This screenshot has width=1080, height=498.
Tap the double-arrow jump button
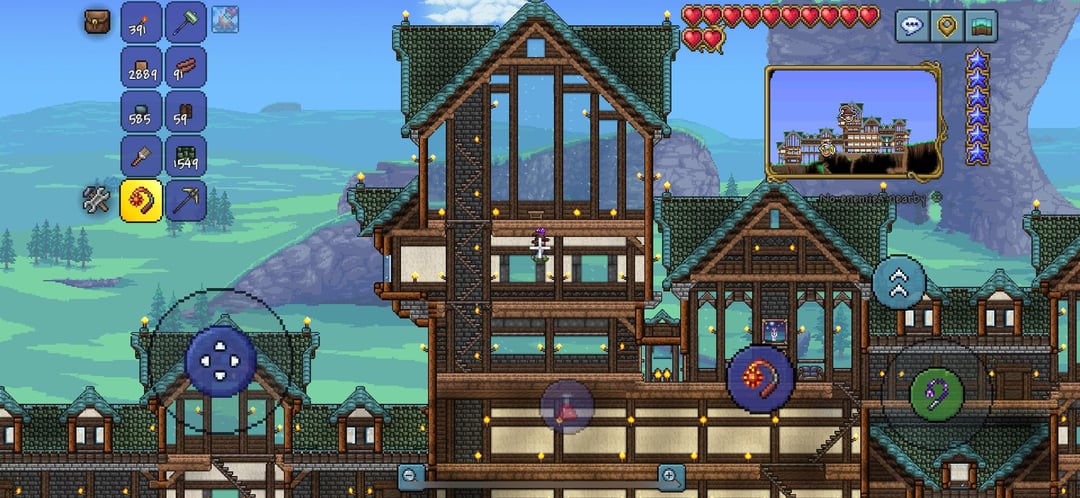898,283
